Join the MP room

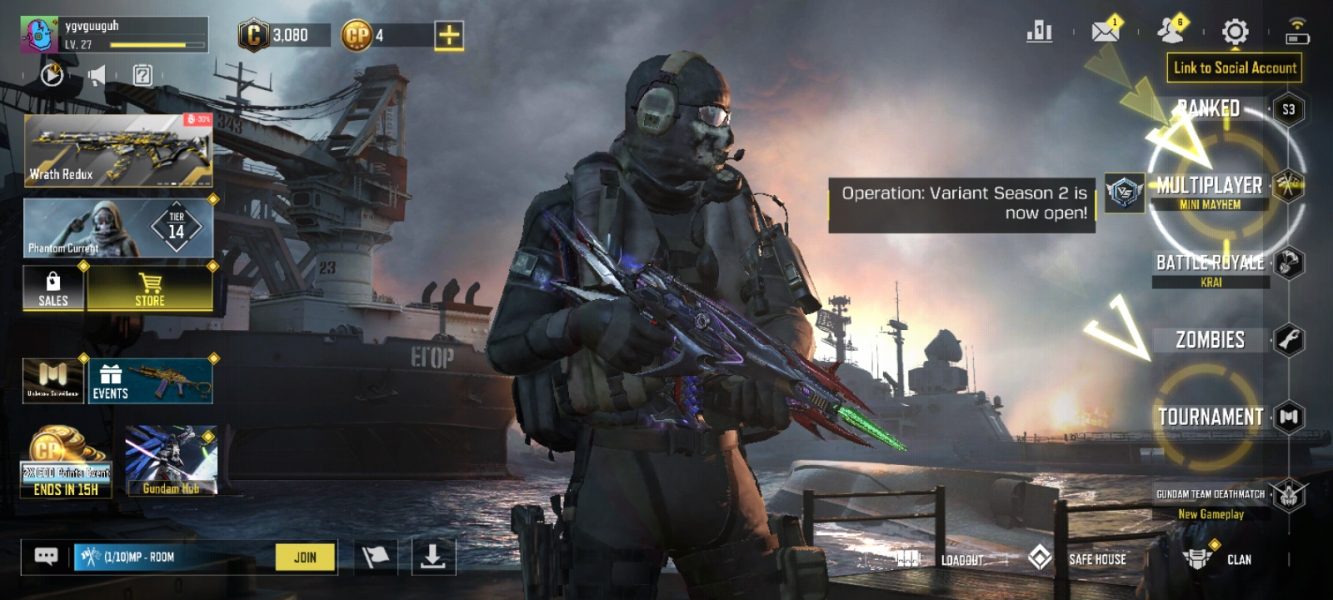click(x=305, y=557)
